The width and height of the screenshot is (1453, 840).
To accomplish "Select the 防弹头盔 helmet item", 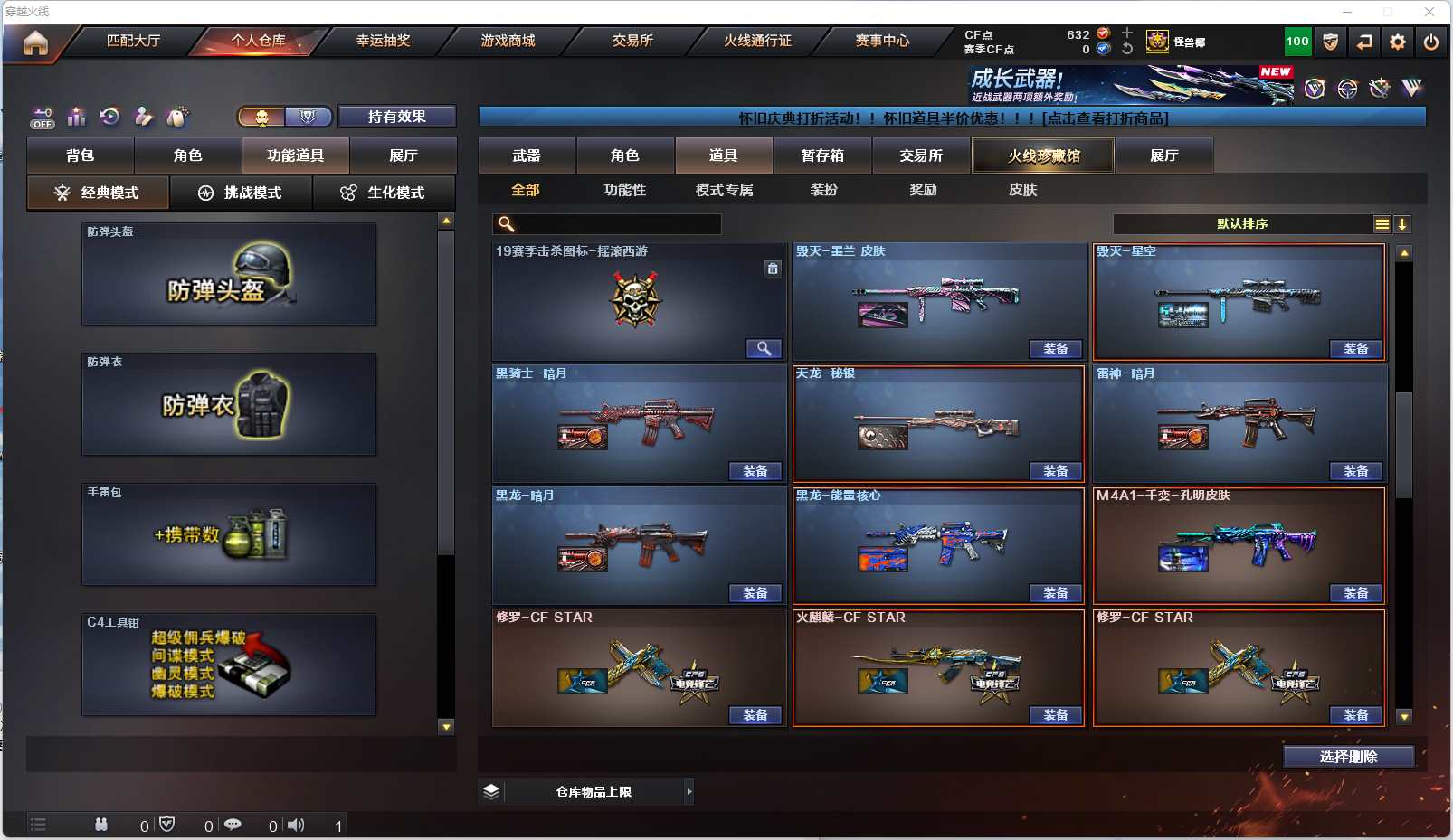I will point(229,274).
